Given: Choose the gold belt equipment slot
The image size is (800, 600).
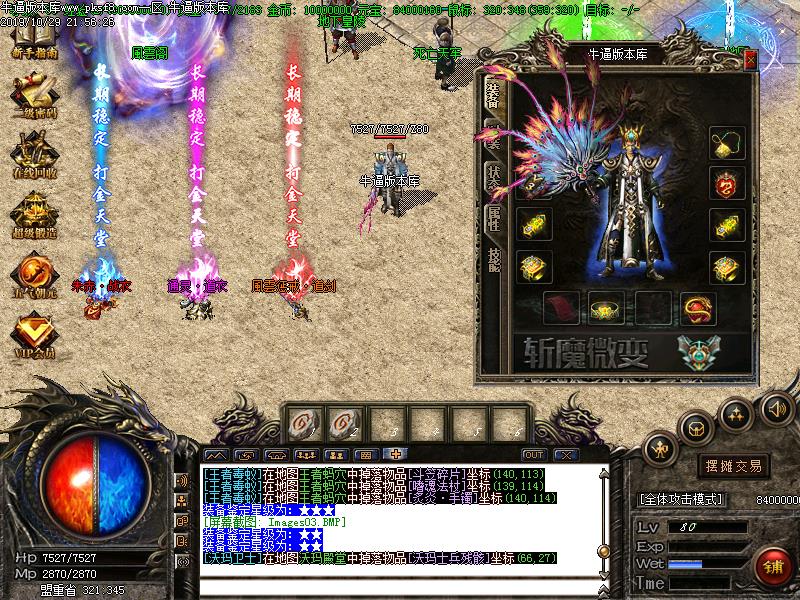Looking at the screenshot, I should pyautogui.click(x=605, y=306).
